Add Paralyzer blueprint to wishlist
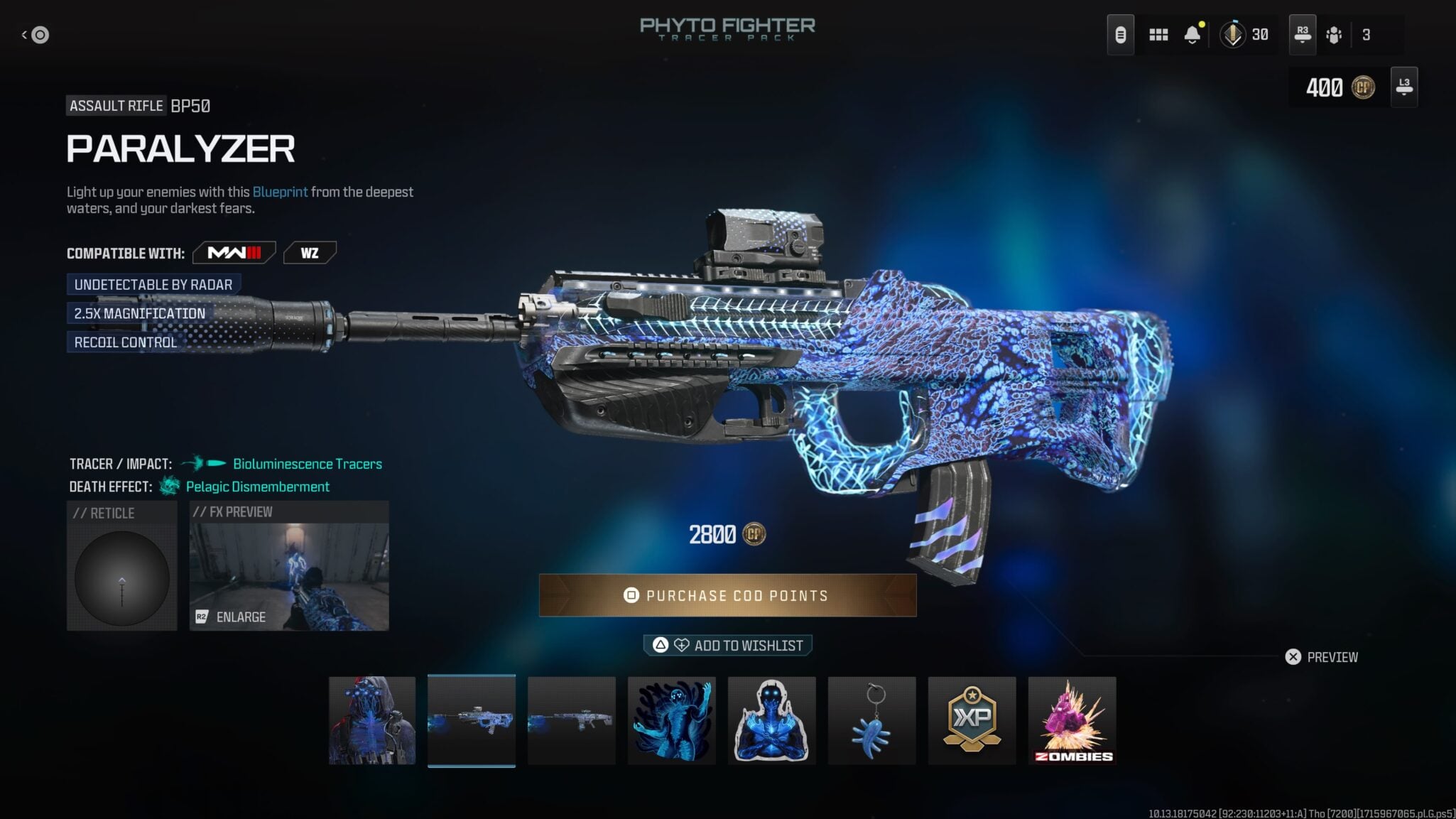 tap(727, 645)
